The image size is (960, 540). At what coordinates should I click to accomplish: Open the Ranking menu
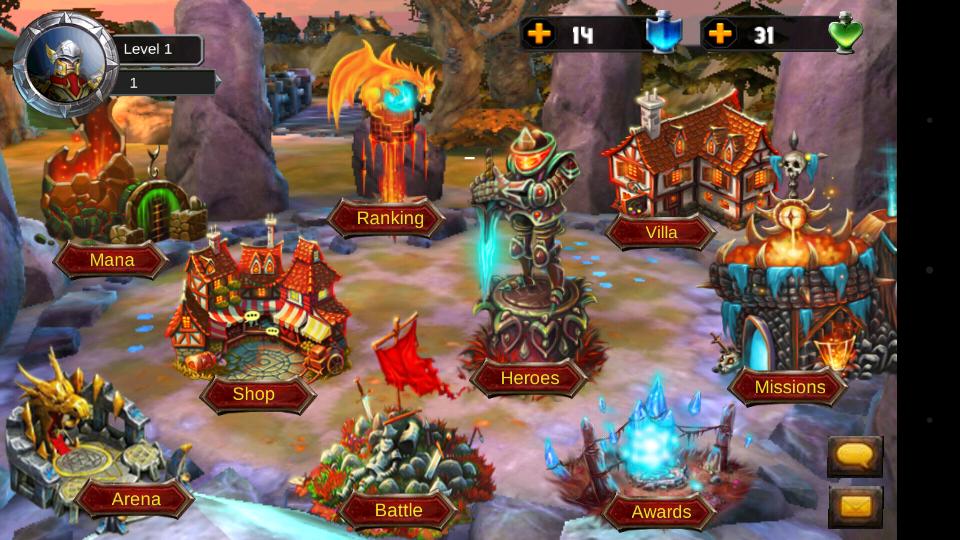[389, 218]
